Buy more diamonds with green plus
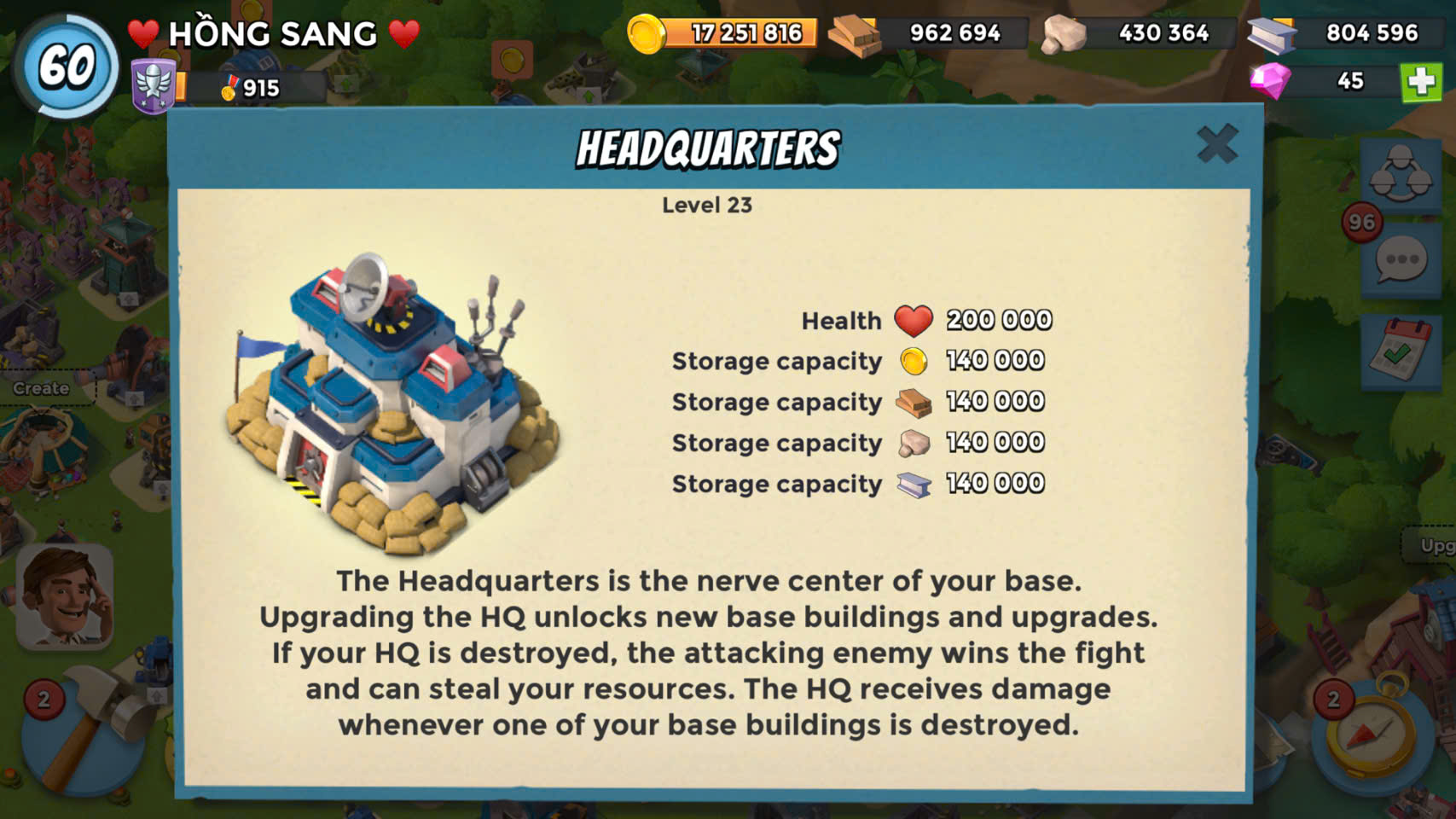Viewport: 1456px width, 819px height. pyautogui.click(x=1421, y=82)
